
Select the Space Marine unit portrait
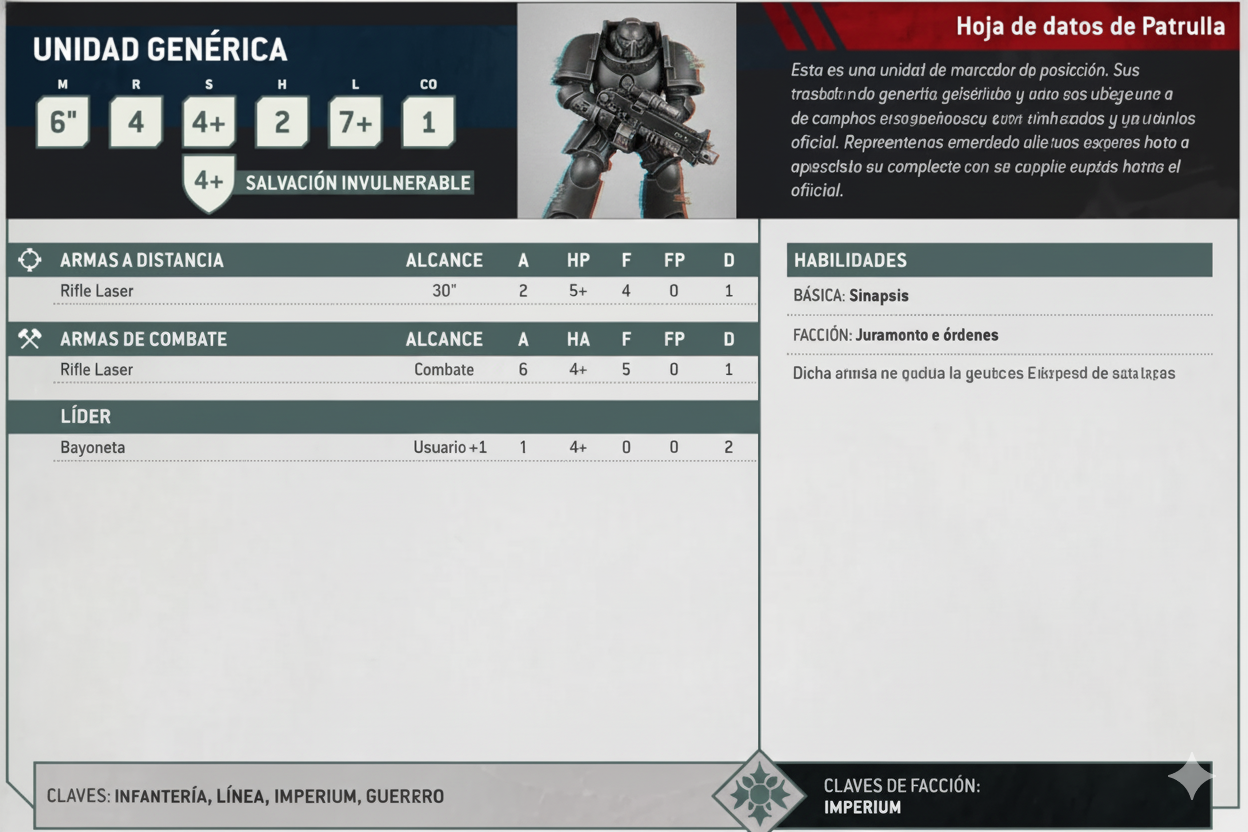(626, 111)
